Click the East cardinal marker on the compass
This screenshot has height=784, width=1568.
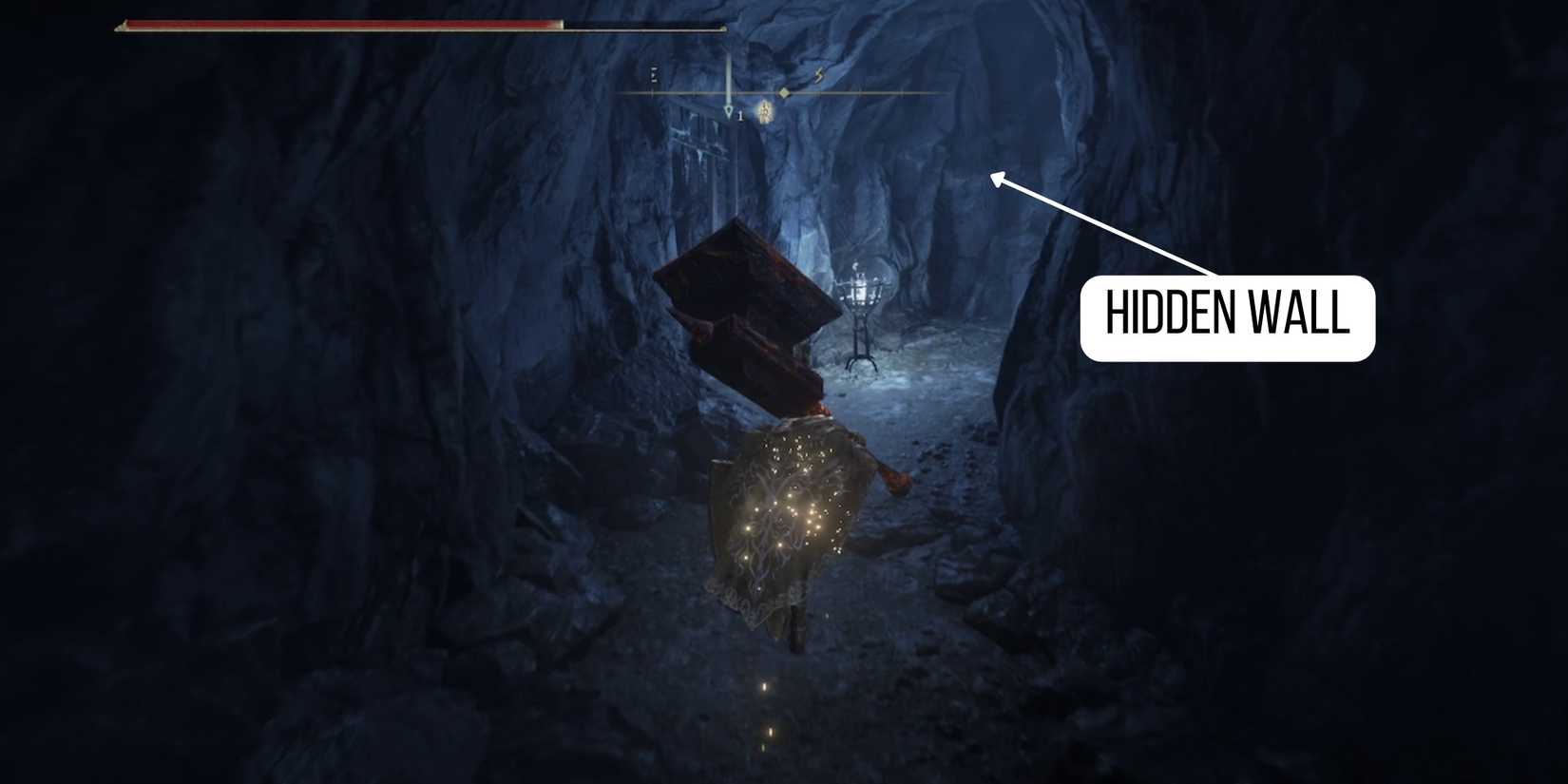click(654, 74)
